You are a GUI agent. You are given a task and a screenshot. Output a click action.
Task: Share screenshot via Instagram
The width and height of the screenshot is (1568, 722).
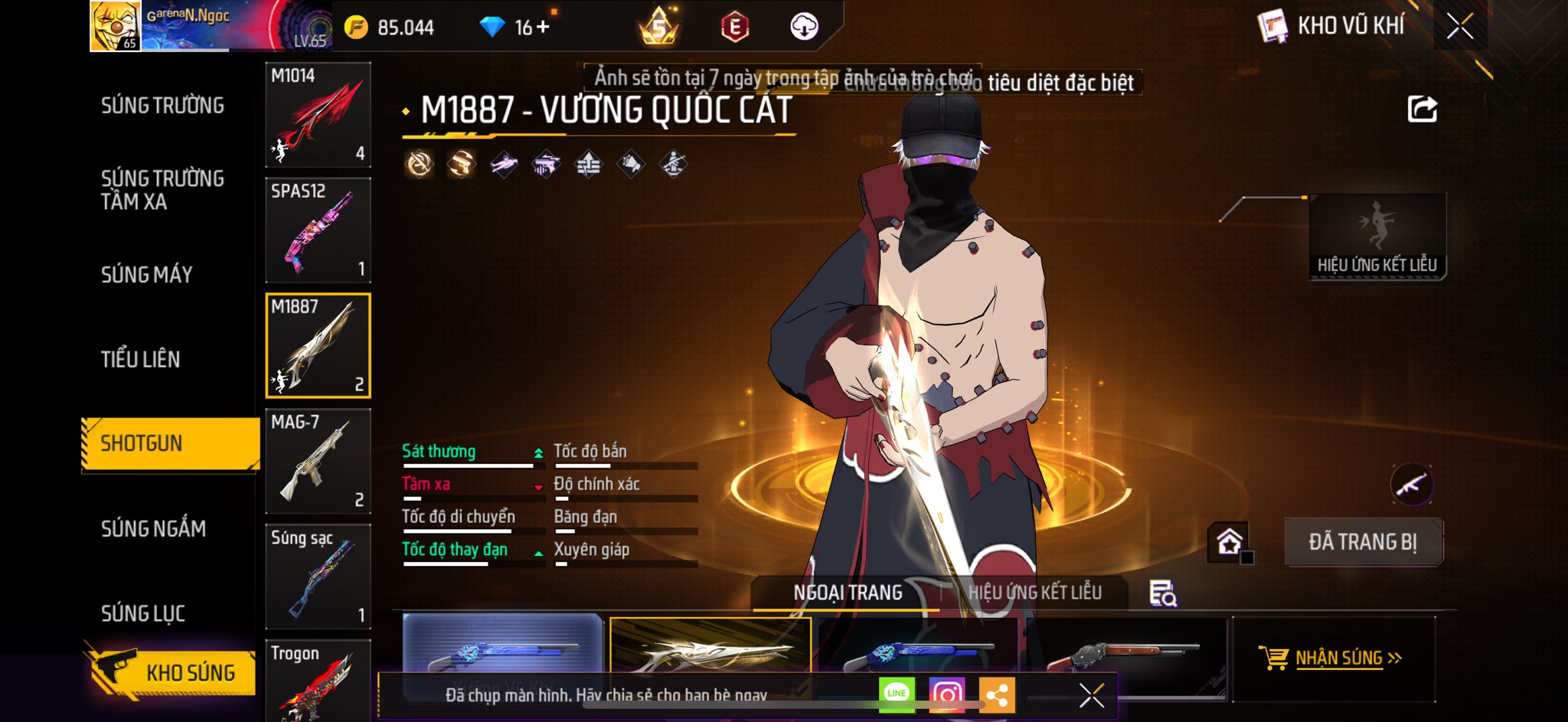[946, 694]
